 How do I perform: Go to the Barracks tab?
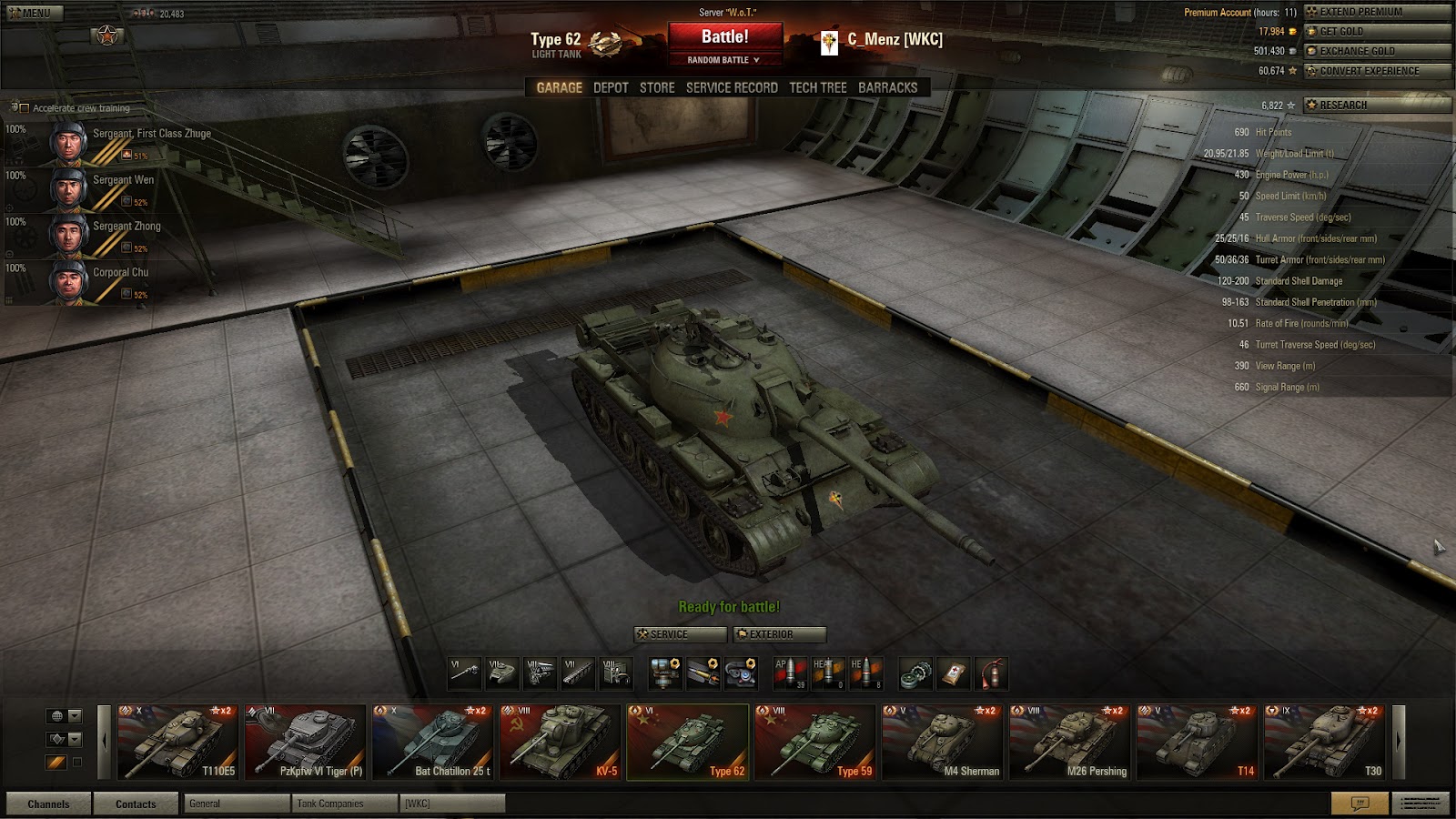coord(887,87)
